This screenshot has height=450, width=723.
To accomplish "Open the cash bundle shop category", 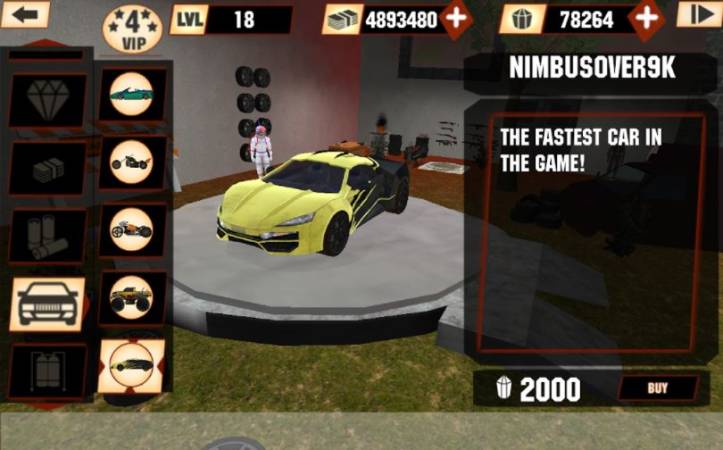I will pos(47,168).
